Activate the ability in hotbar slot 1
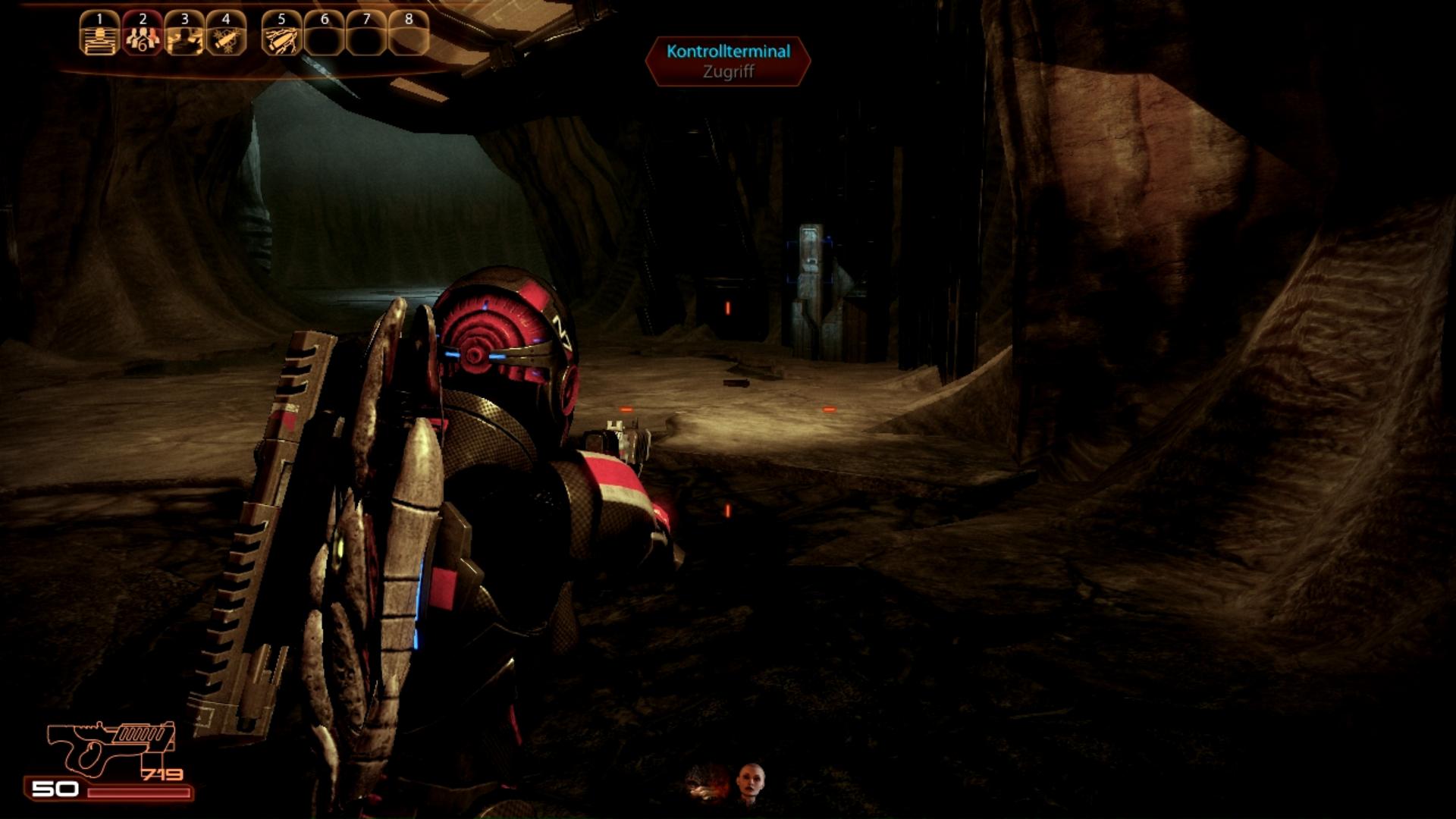Screen dimensions: 1456x819 point(99,34)
